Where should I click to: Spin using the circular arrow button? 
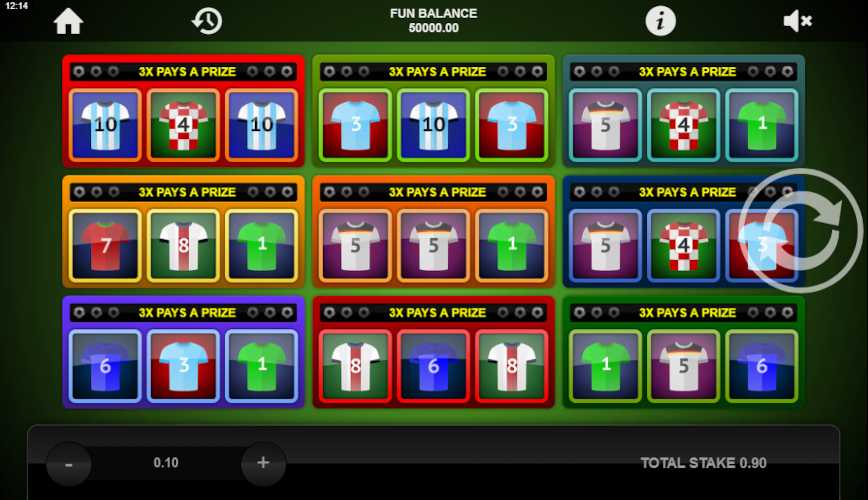coord(799,231)
